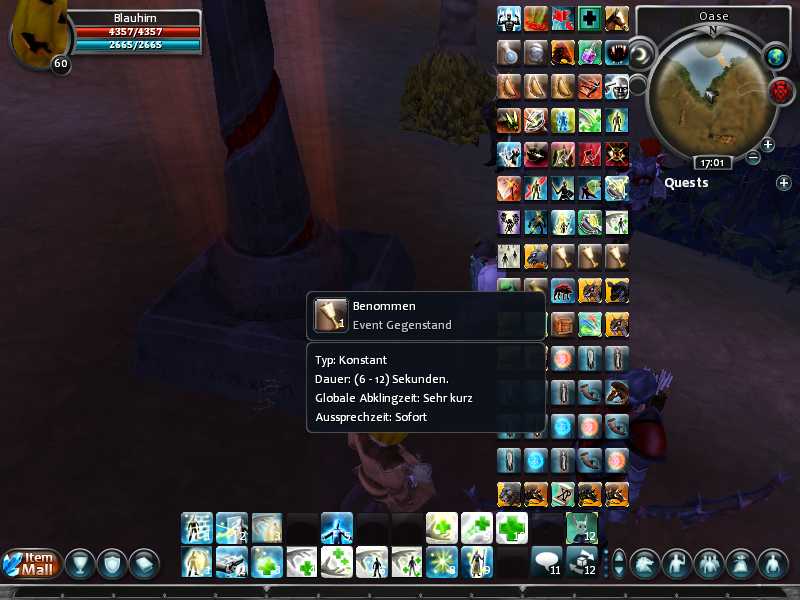This screenshot has height=600, width=800.
Task: Click the minimap zoom-in plus button
Action: (768, 145)
